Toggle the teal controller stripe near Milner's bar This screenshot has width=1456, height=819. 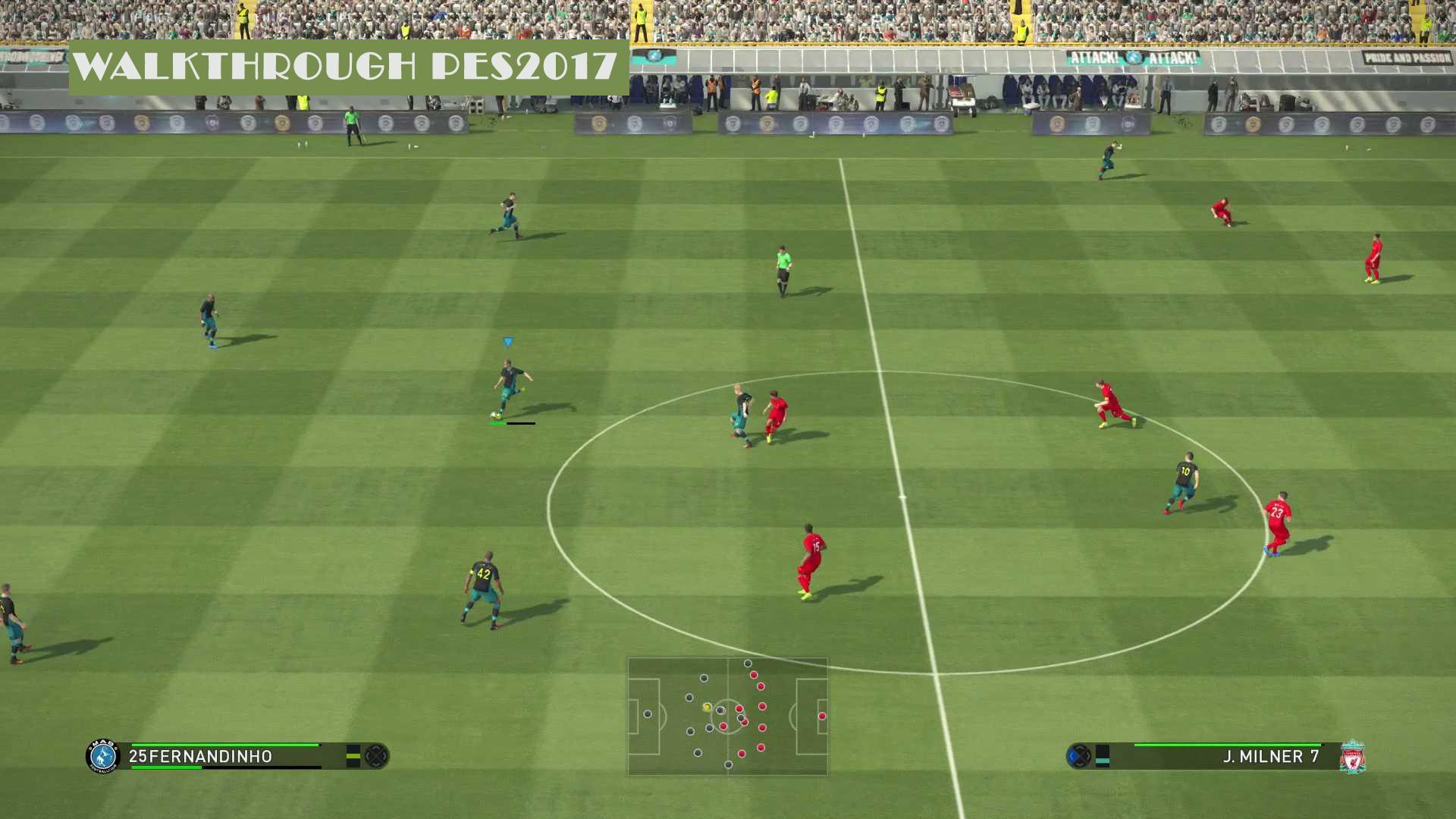1102,758
